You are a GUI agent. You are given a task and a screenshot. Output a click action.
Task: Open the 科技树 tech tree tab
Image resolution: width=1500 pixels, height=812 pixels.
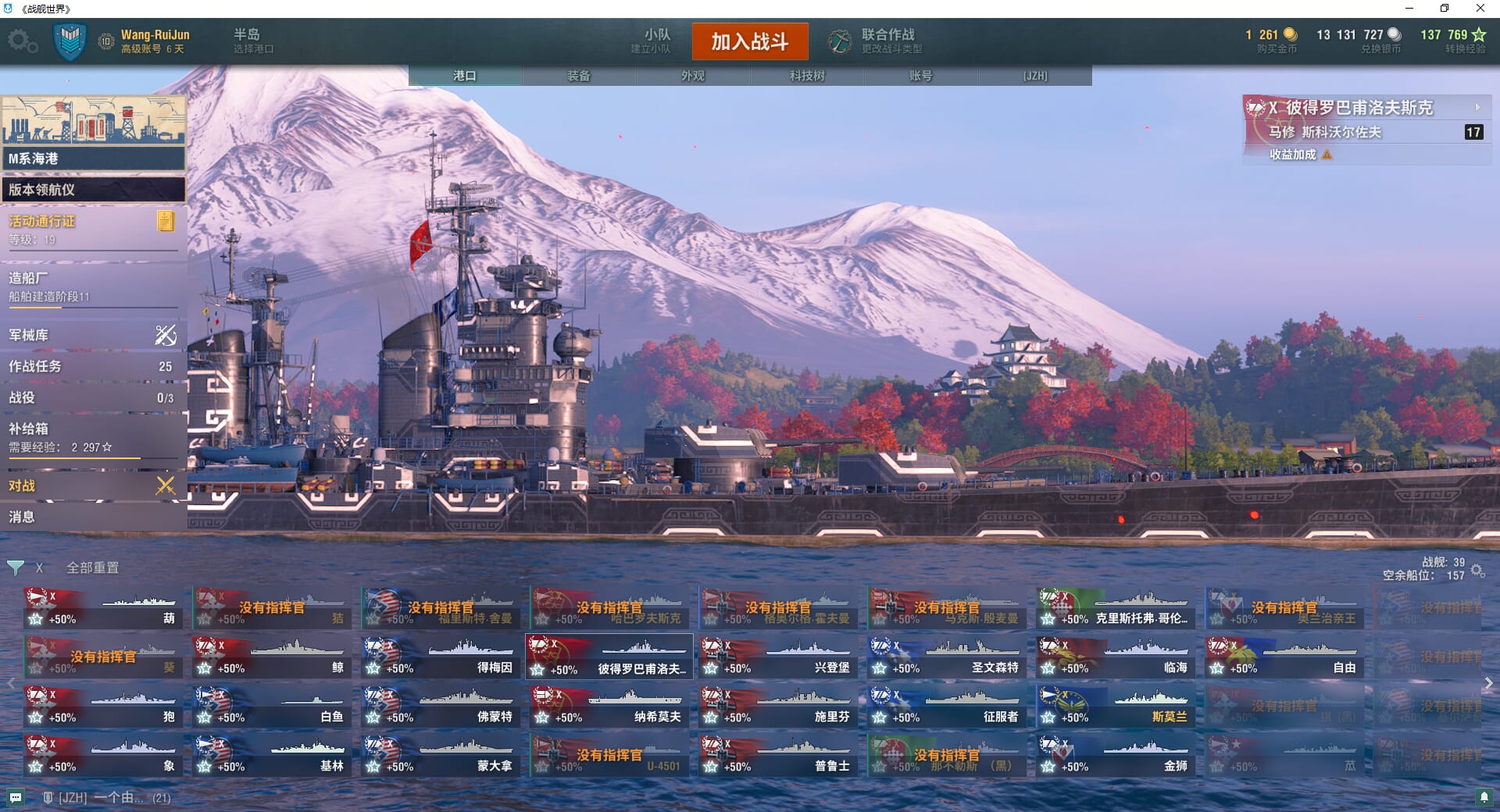(x=807, y=76)
